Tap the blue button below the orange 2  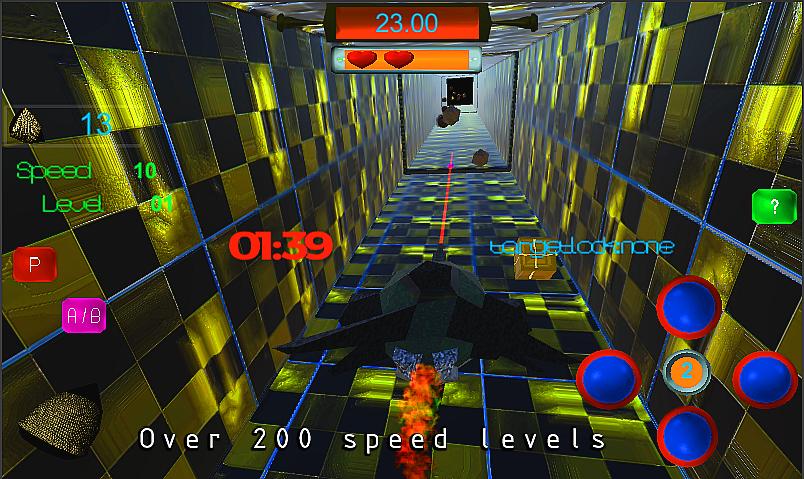(x=688, y=436)
